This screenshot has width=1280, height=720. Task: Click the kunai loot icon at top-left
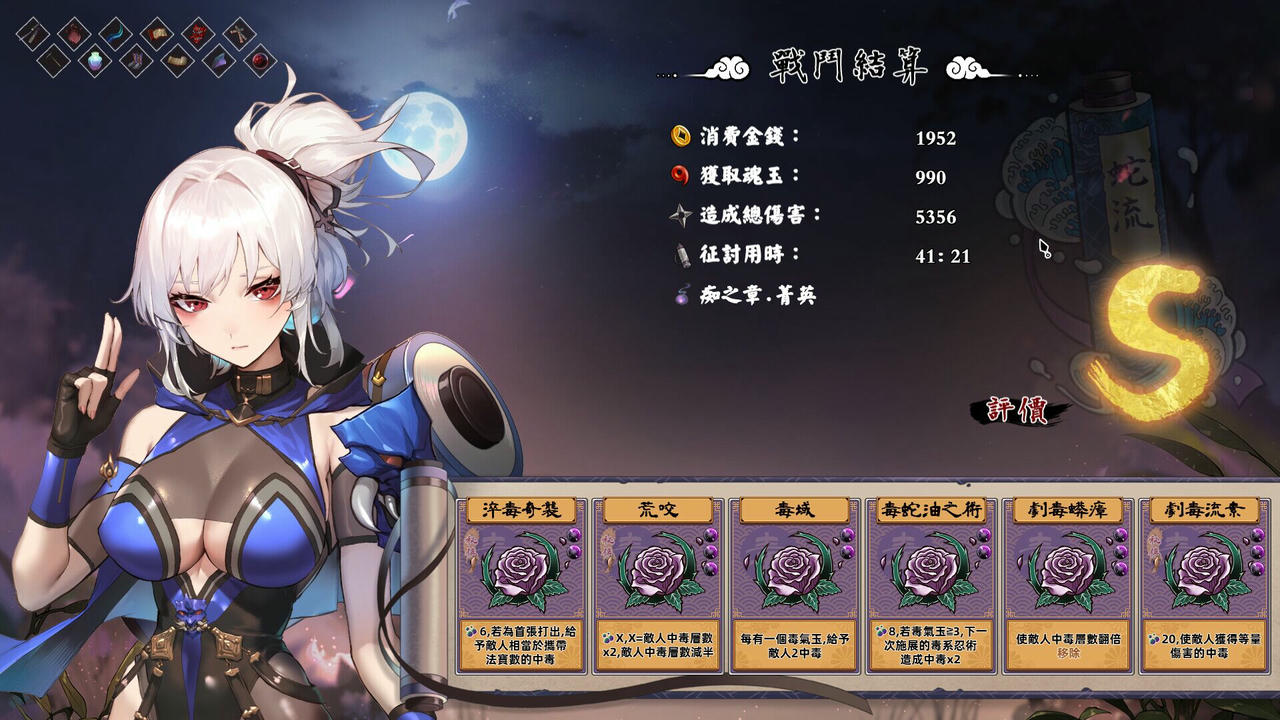point(33,33)
